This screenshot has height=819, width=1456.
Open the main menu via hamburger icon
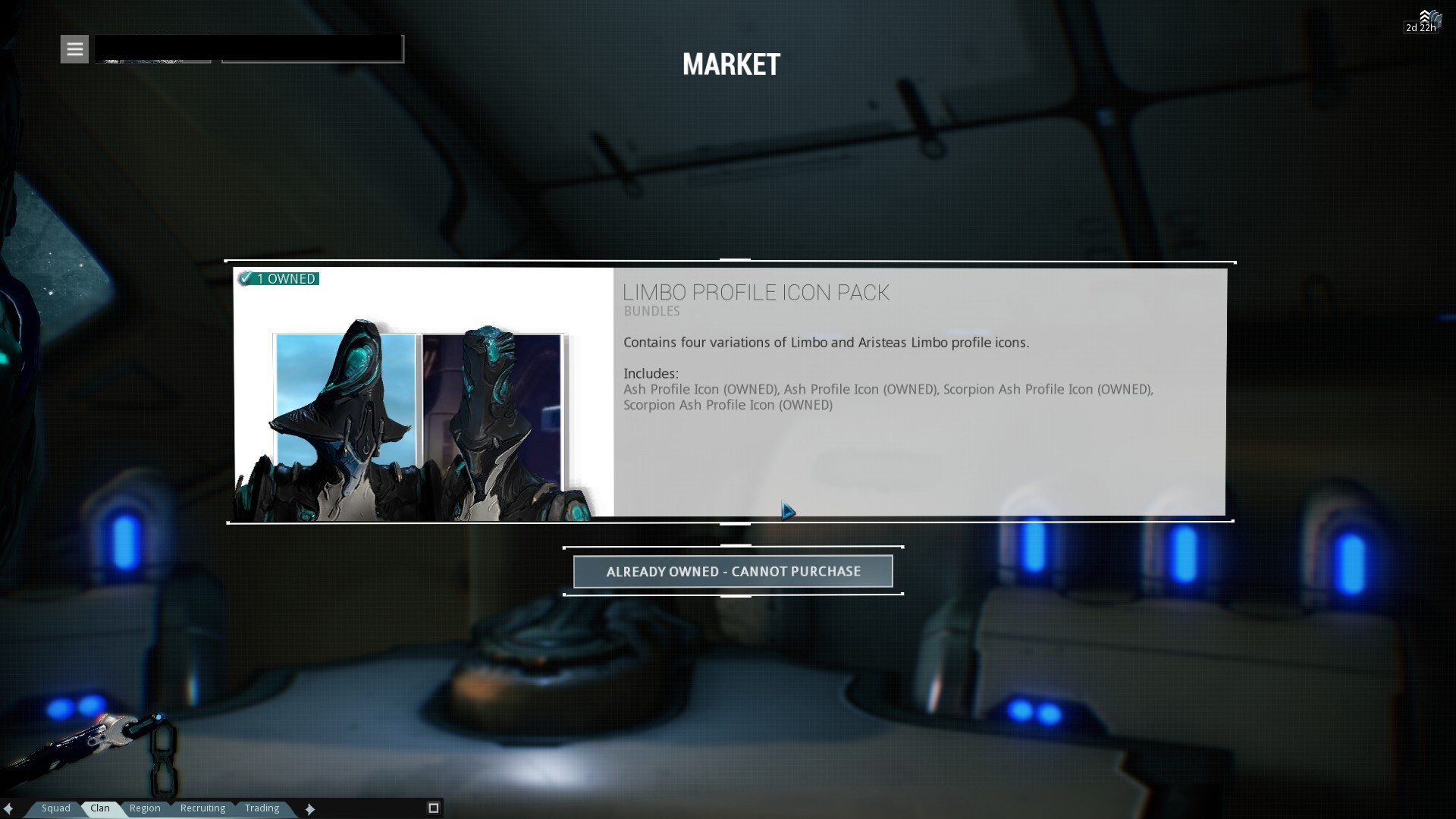(x=74, y=49)
